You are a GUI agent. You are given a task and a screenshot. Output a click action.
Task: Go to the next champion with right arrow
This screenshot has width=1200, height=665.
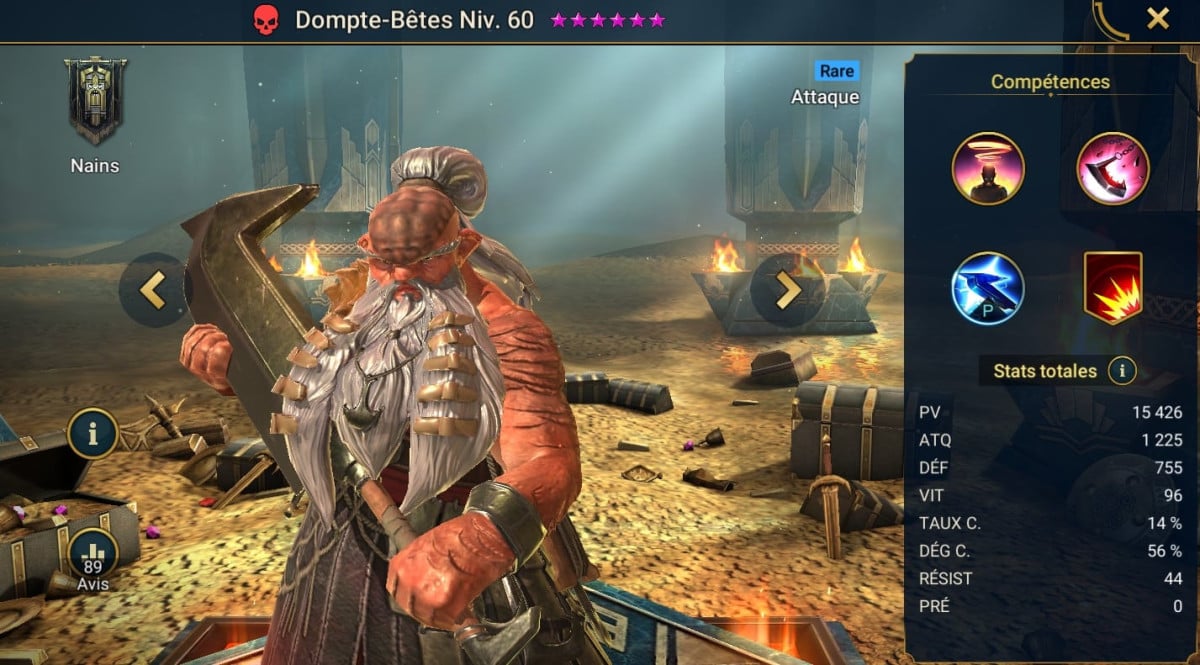pyautogui.click(x=787, y=290)
